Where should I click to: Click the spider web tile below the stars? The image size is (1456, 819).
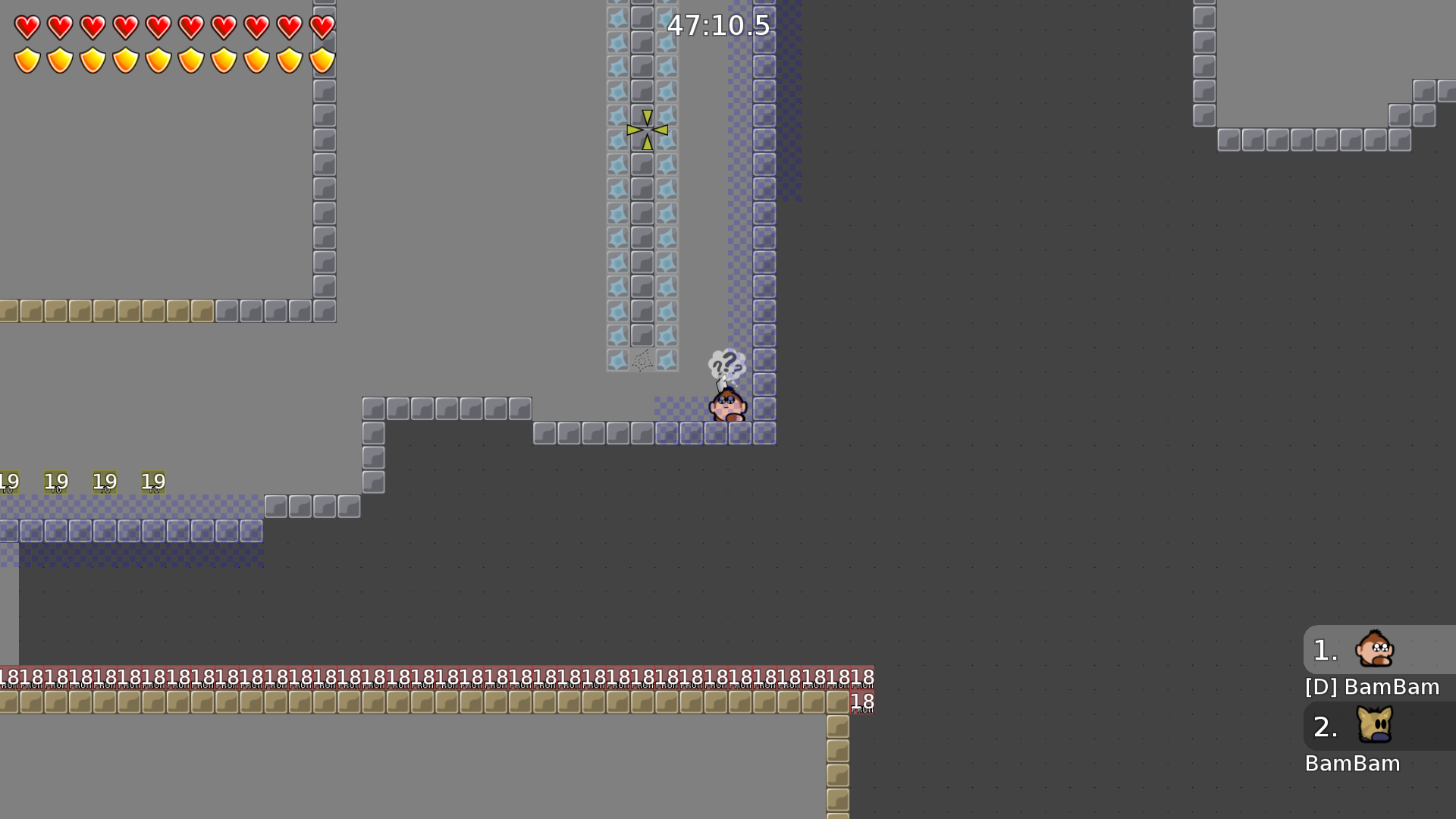tap(641, 362)
